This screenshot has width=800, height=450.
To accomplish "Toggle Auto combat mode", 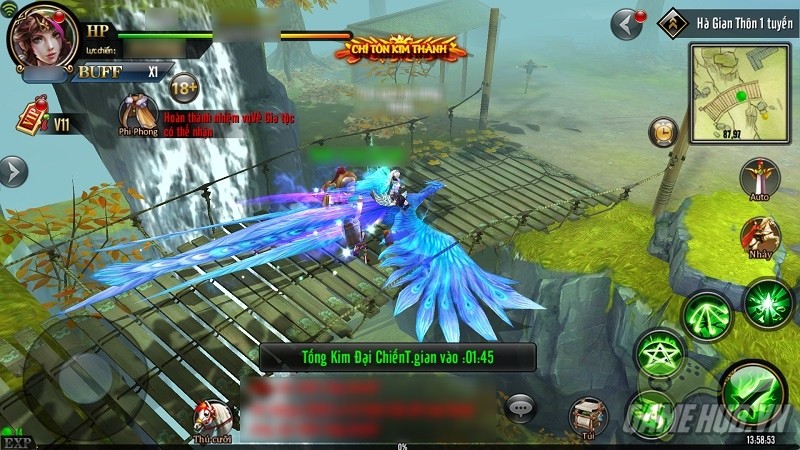I will (759, 179).
